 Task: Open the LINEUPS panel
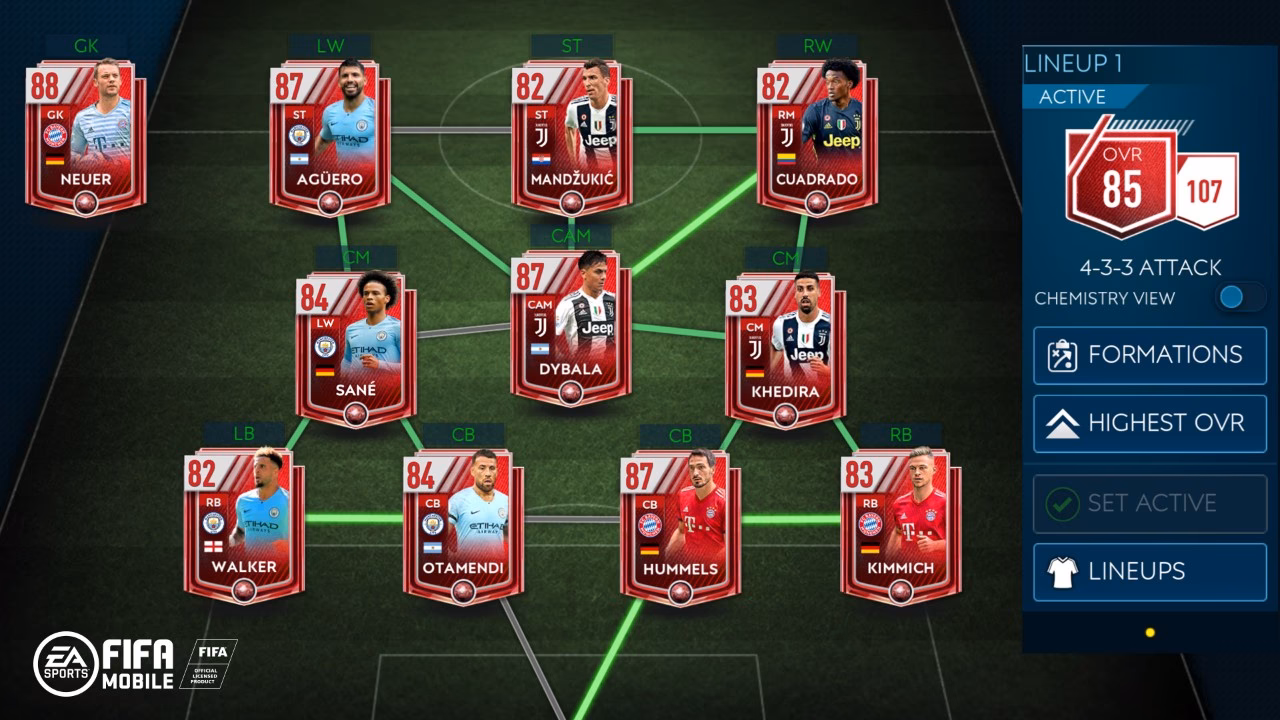1148,569
